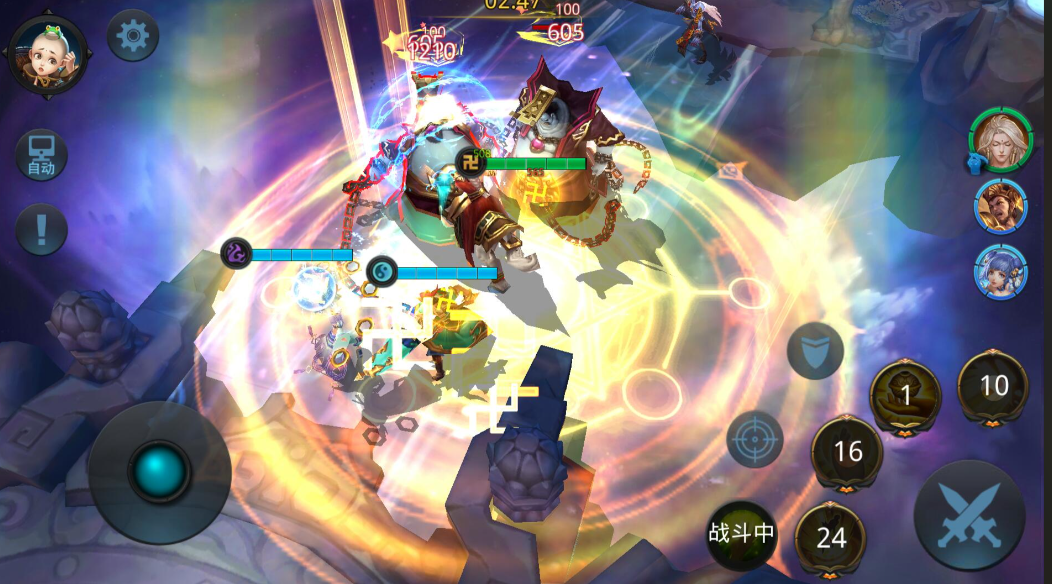Screen dimensions: 1052x584
Task: Use the skill with cooldown 16
Action: (847, 452)
